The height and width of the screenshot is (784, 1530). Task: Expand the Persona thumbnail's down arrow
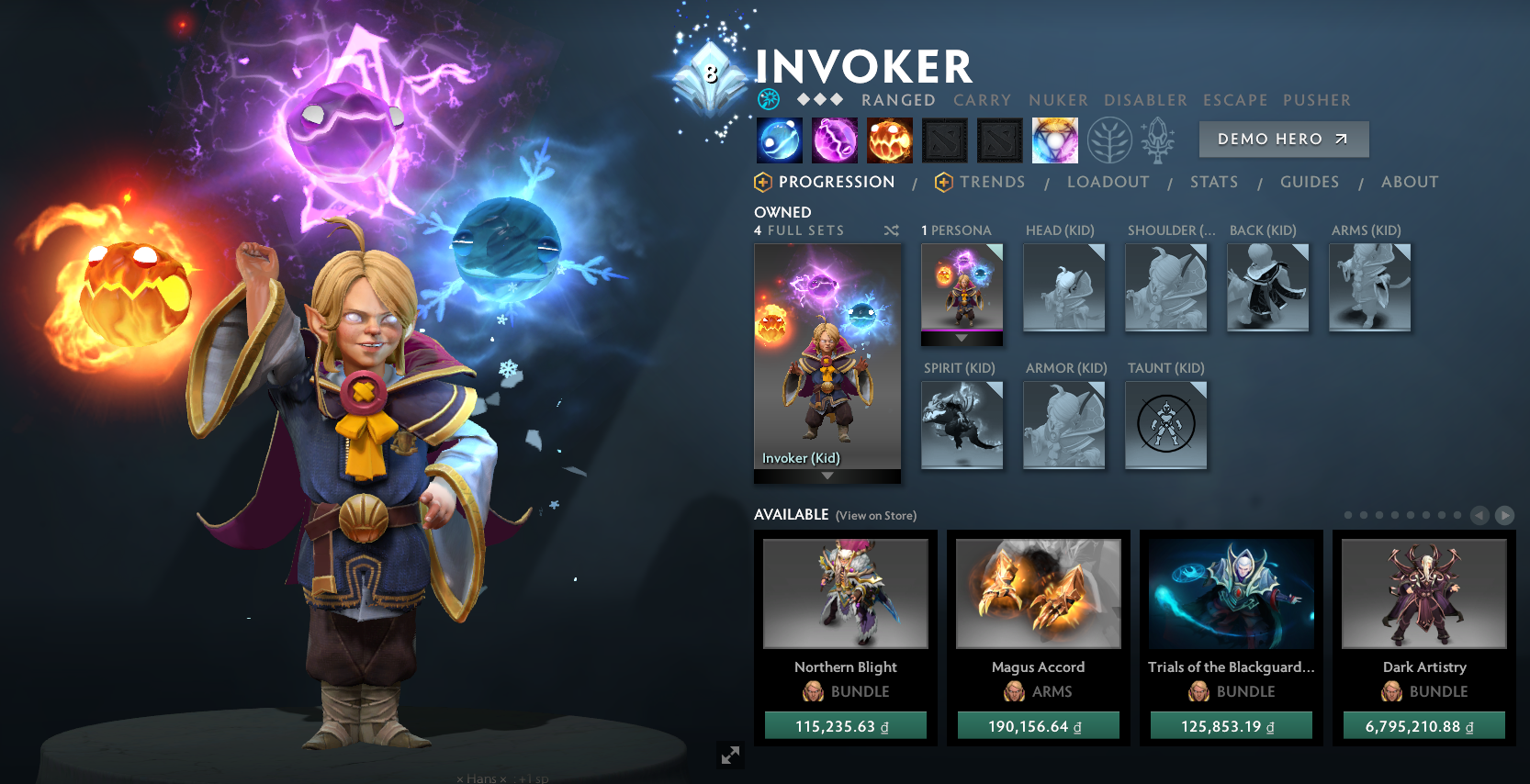coord(962,338)
